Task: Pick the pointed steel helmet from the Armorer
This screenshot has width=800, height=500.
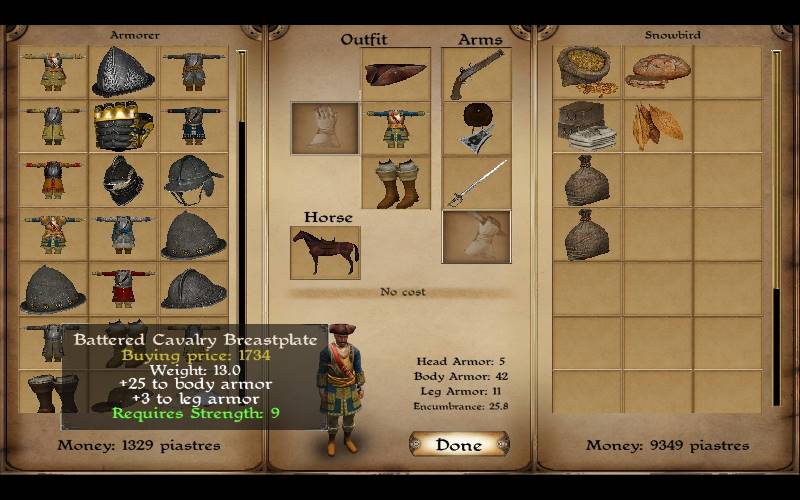Action: point(123,71)
